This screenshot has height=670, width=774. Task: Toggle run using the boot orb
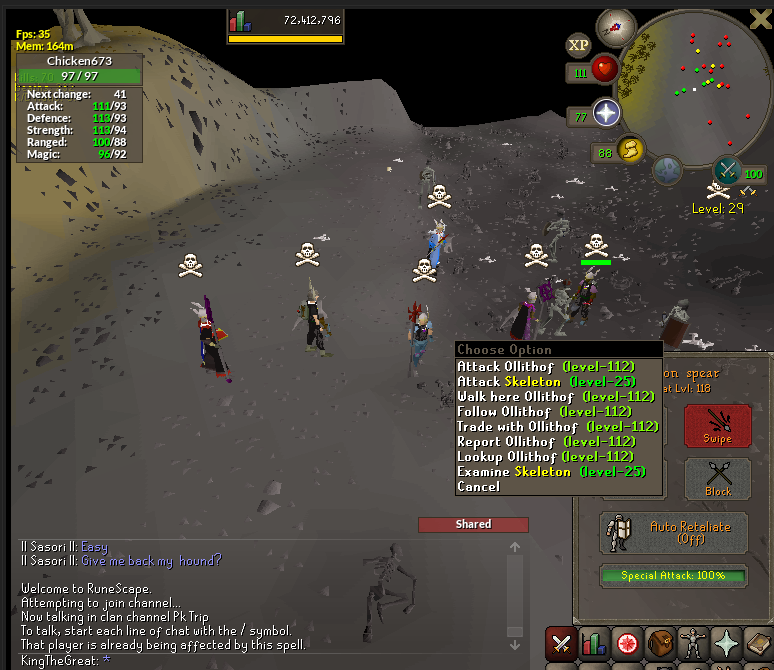pos(632,150)
